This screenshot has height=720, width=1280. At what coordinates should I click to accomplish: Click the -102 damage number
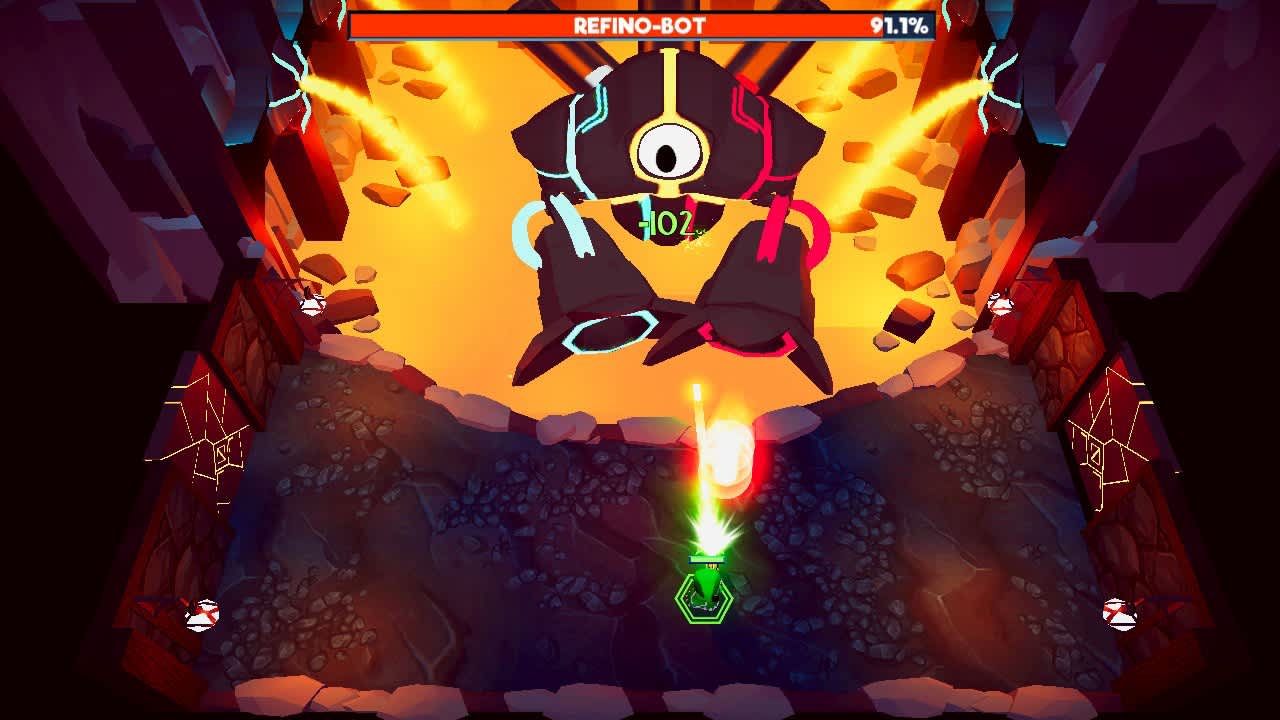point(667,222)
